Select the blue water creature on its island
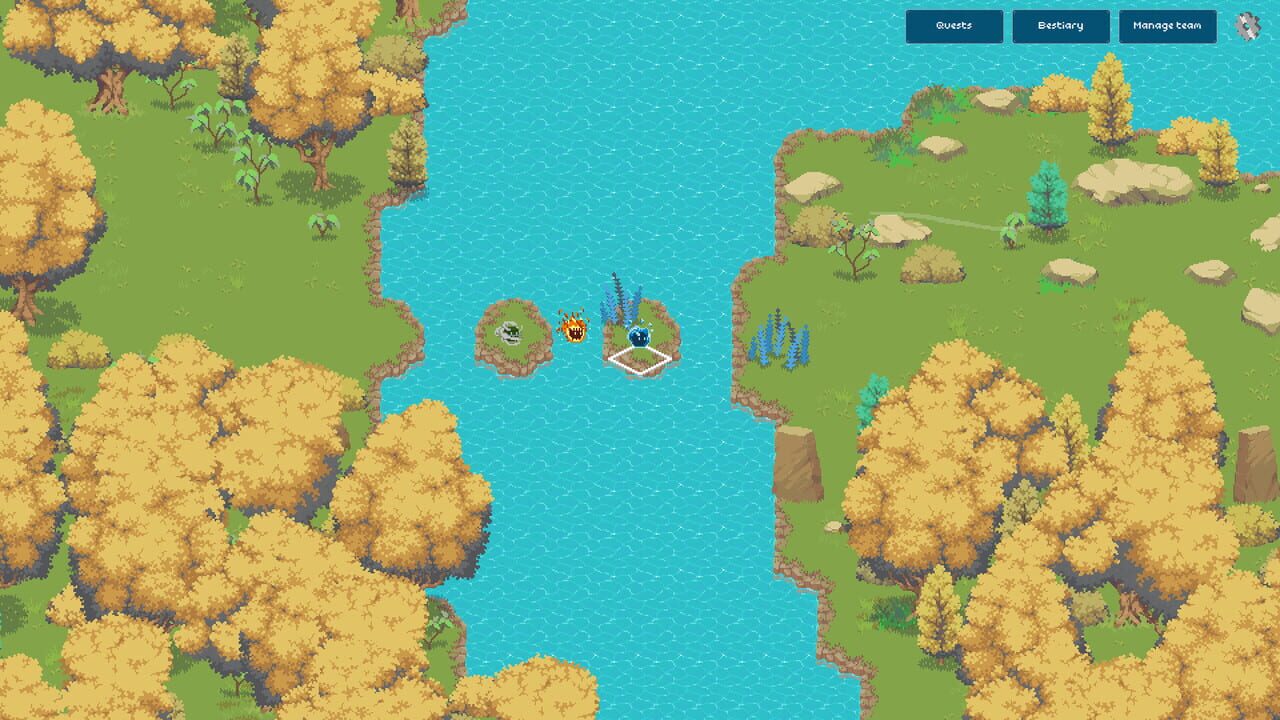This screenshot has height=720, width=1280. (x=637, y=337)
